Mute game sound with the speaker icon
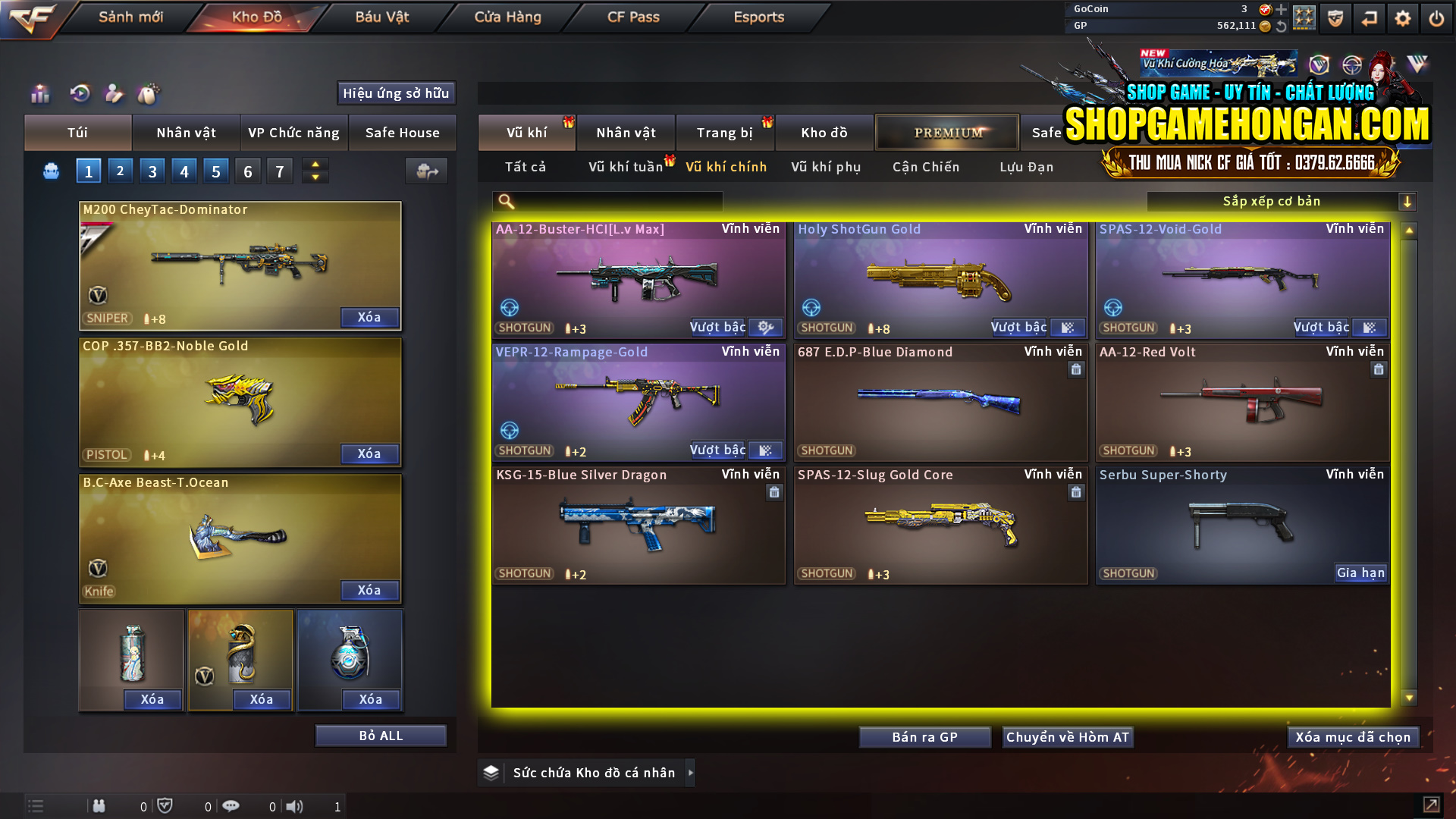1456x819 pixels. pyautogui.click(x=296, y=806)
